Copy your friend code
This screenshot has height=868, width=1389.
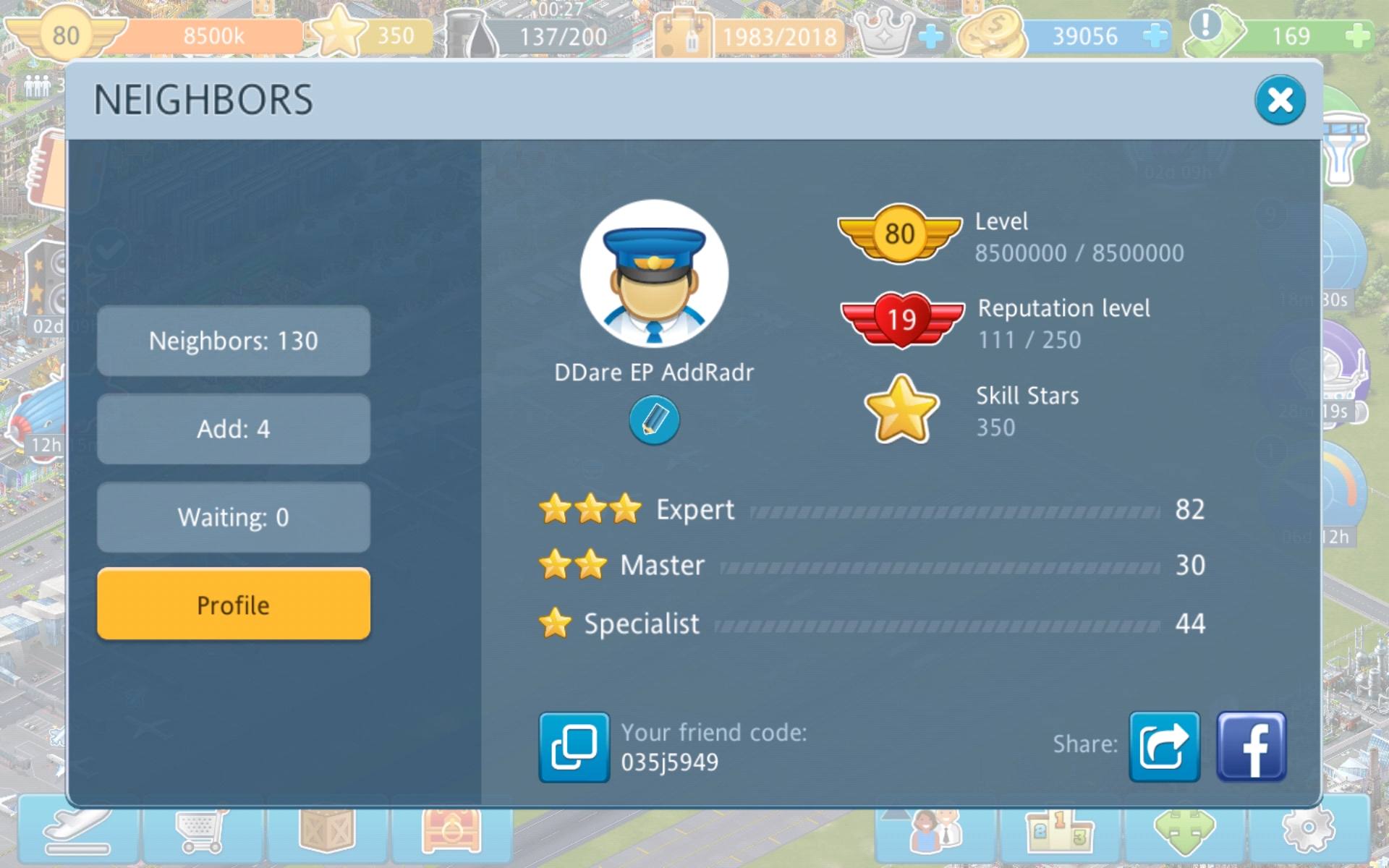(x=574, y=747)
